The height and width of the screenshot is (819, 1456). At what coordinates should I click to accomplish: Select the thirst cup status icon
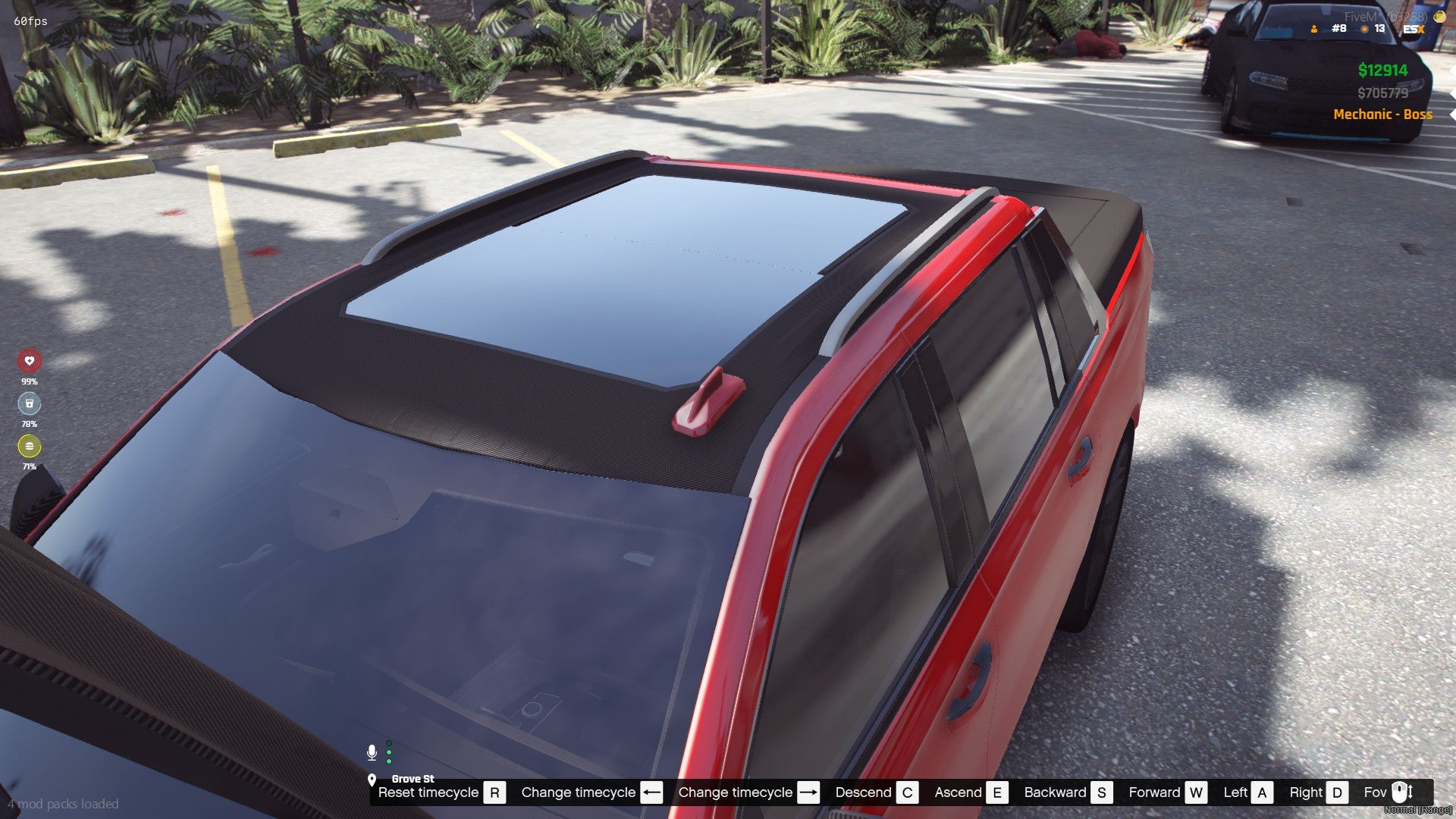(x=30, y=403)
